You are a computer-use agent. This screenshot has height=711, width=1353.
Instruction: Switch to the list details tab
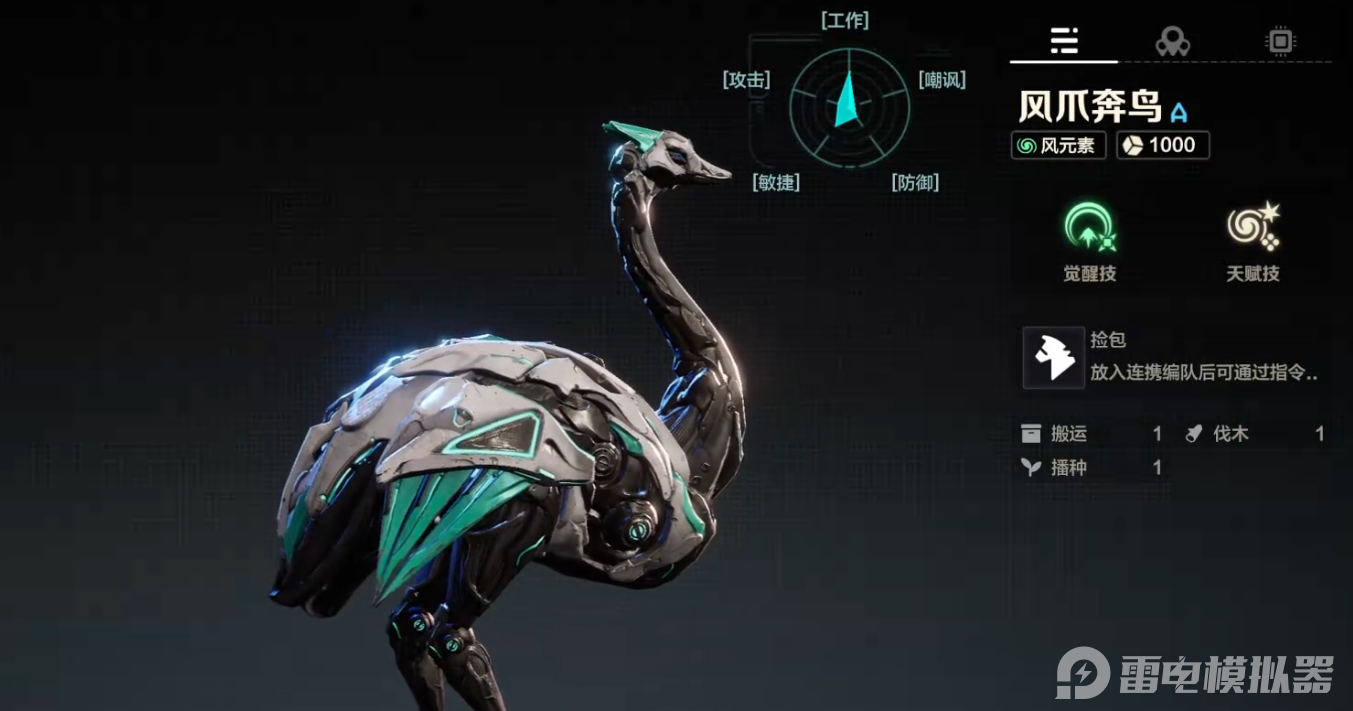(x=1064, y=41)
